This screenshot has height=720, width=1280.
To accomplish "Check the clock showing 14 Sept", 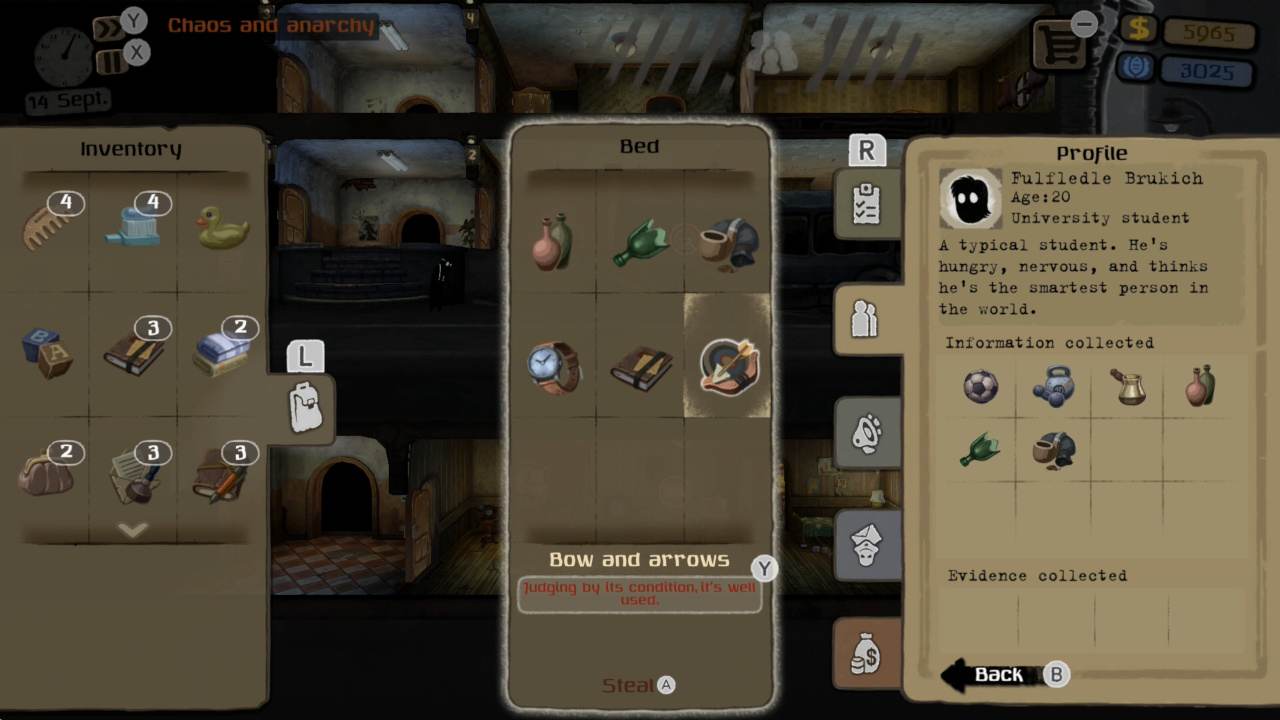I will click(x=65, y=57).
